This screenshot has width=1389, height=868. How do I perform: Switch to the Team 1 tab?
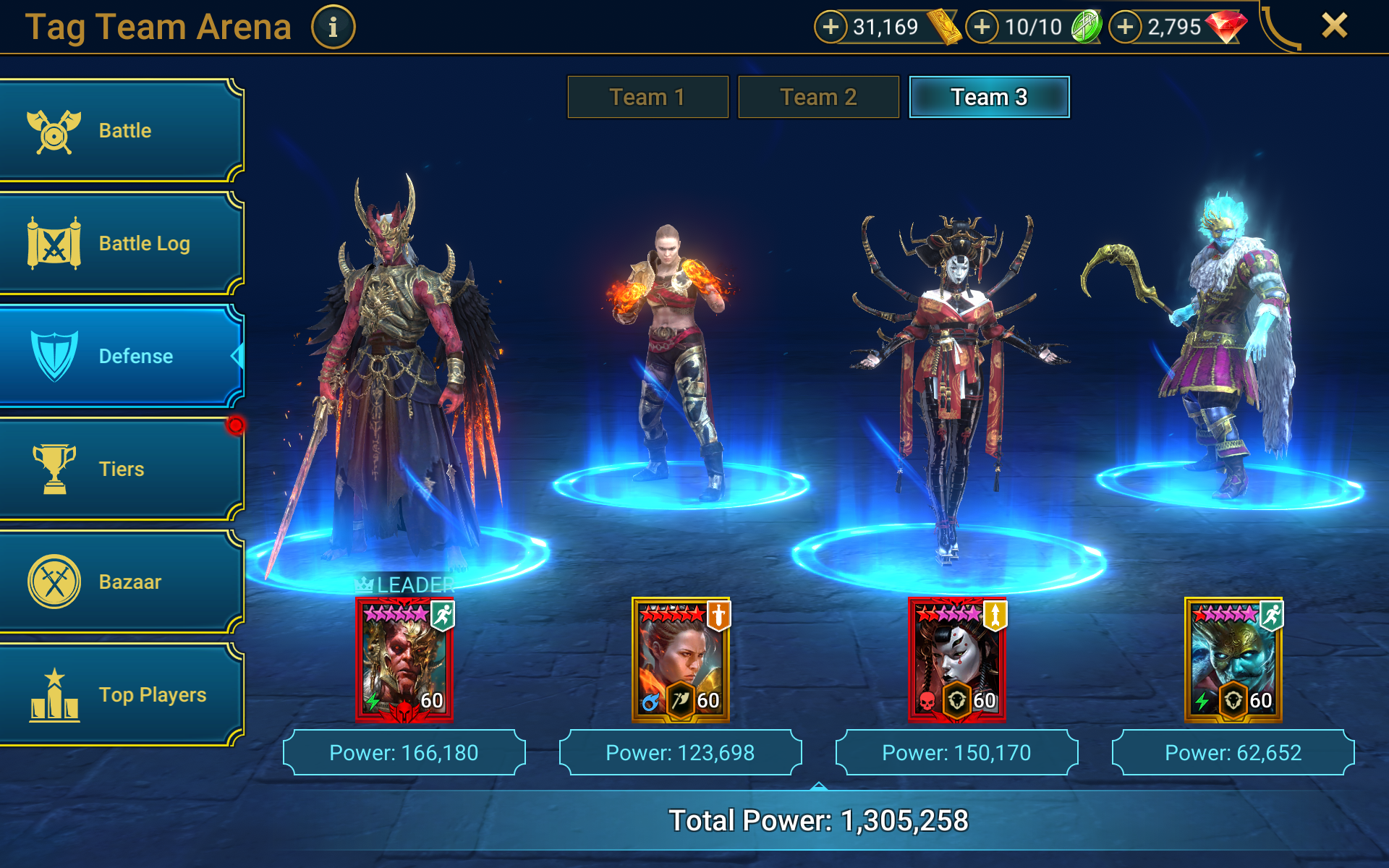(647, 96)
